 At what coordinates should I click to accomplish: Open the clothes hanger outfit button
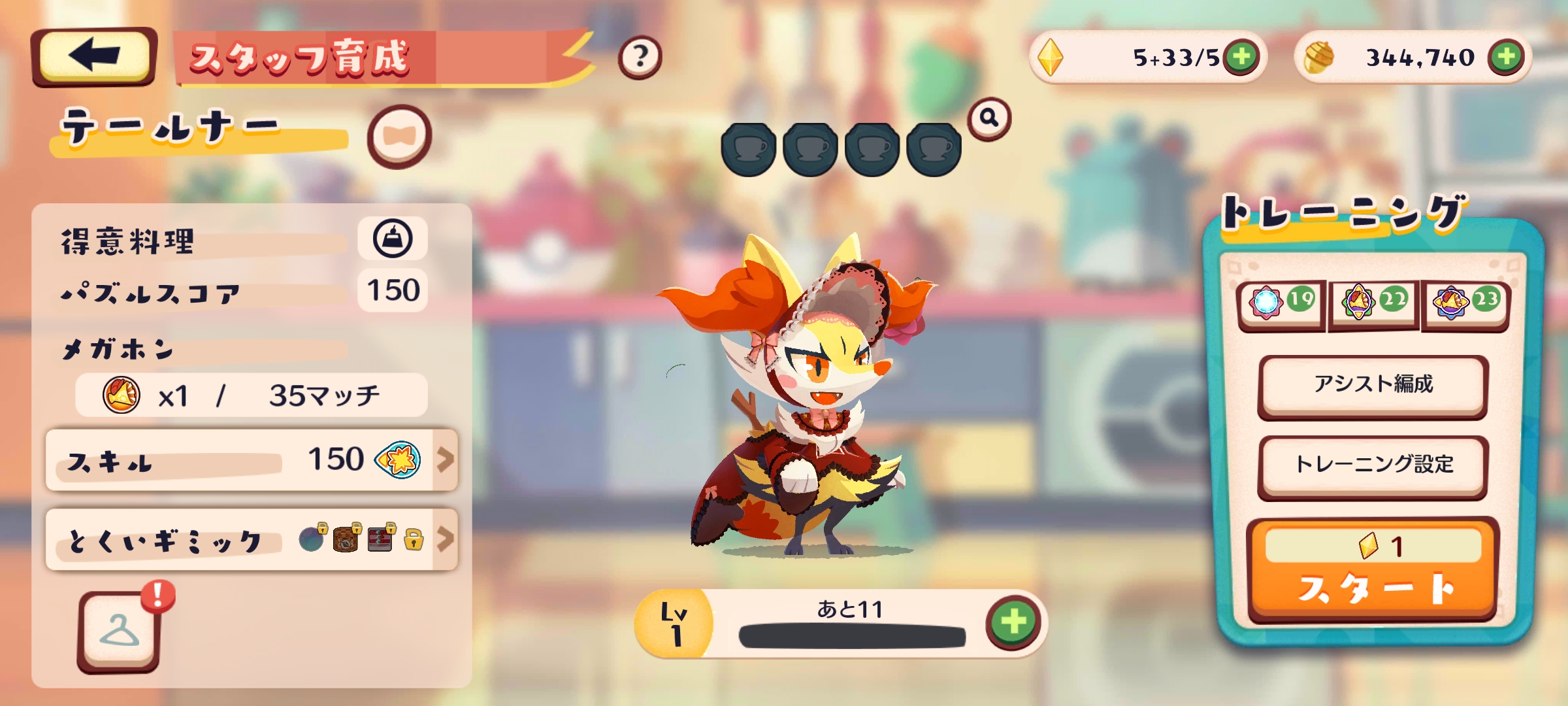pos(119,631)
